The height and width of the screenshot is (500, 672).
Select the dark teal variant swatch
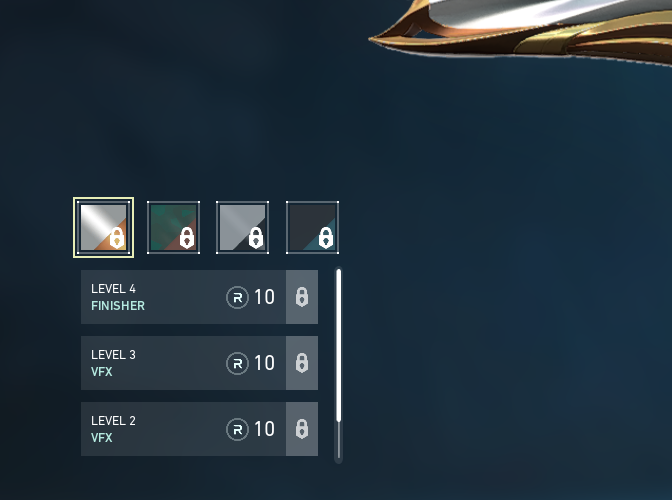tap(312, 227)
